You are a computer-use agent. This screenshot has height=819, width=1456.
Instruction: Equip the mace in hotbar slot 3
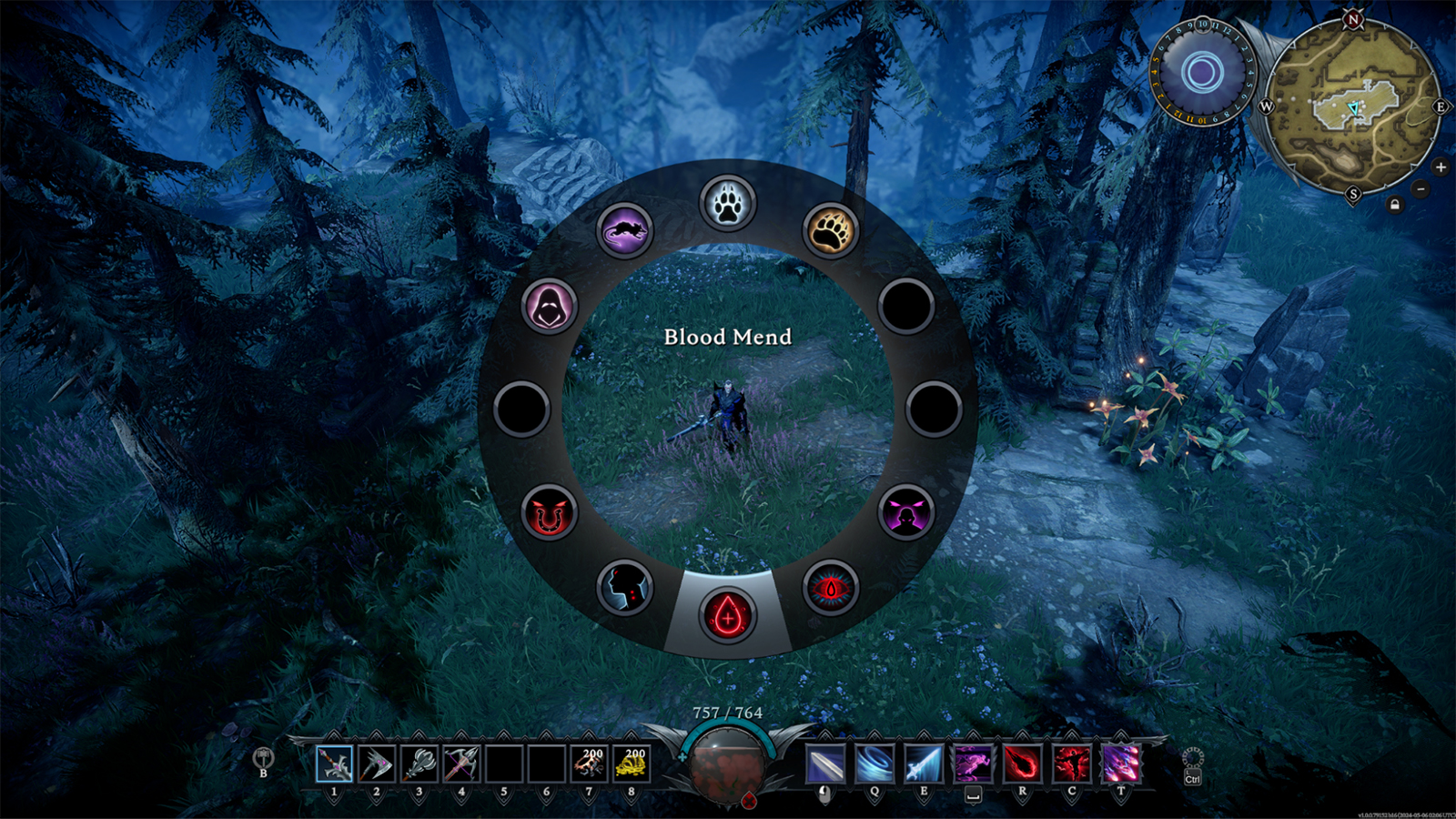[x=419, y=763]
